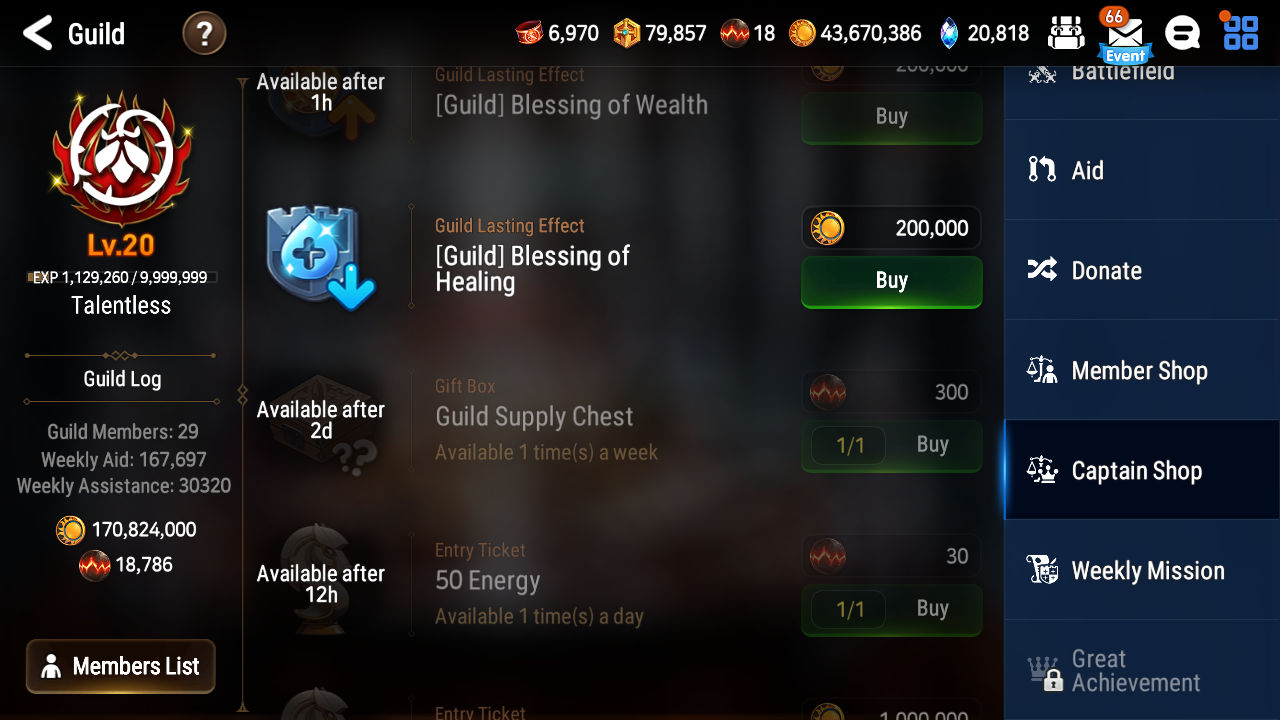Open the Members List

120,666
